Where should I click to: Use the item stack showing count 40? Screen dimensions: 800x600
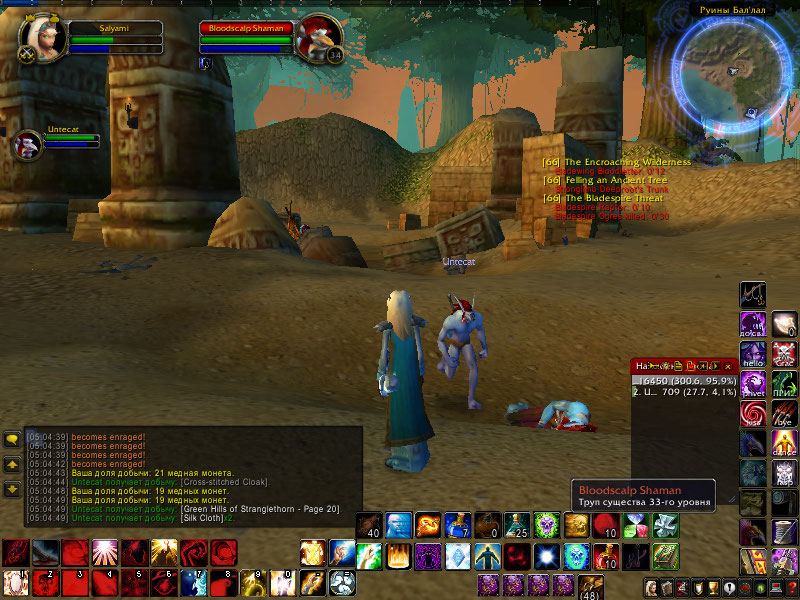pos(370,524)
